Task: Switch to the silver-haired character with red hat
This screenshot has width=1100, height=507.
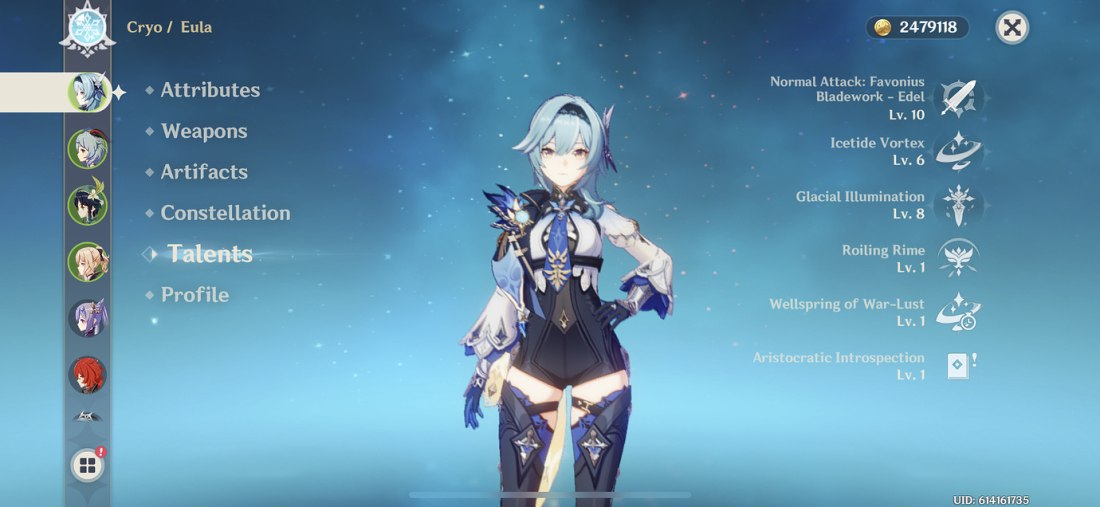Action: coord(87,149)
